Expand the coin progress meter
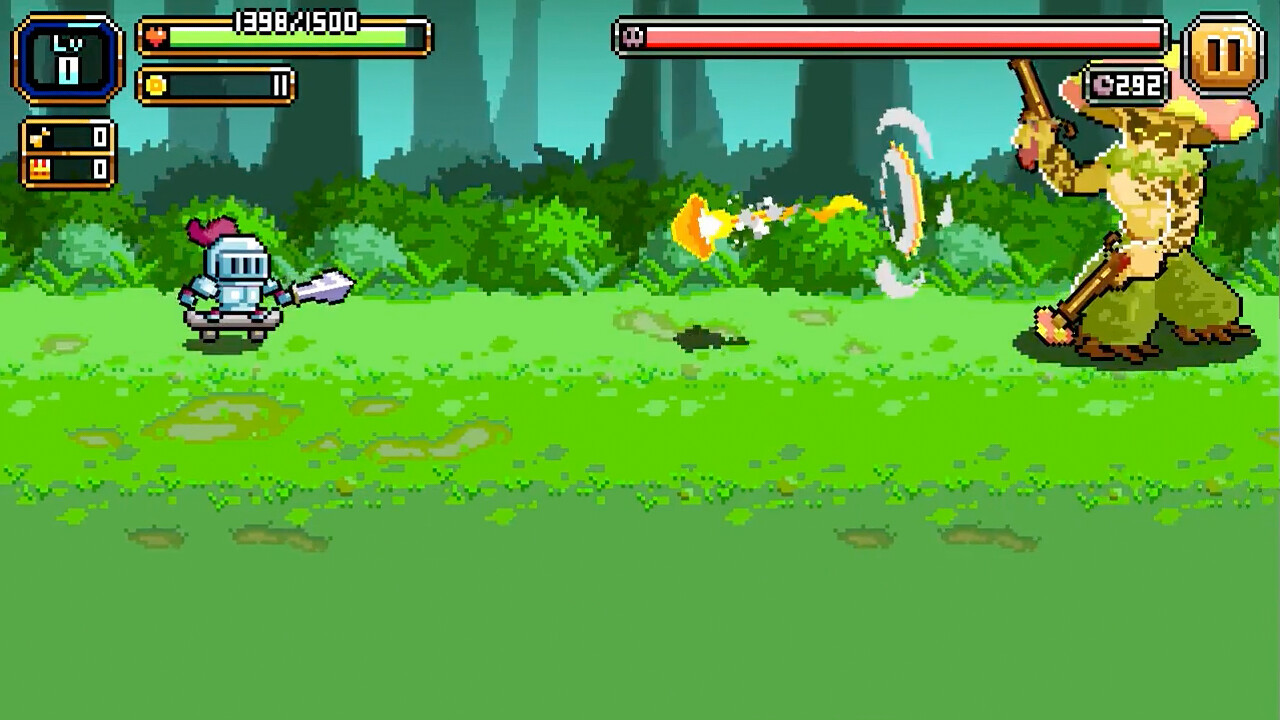Image resolution: width=1280 pixels, height=720 pixels. [215, 85]
